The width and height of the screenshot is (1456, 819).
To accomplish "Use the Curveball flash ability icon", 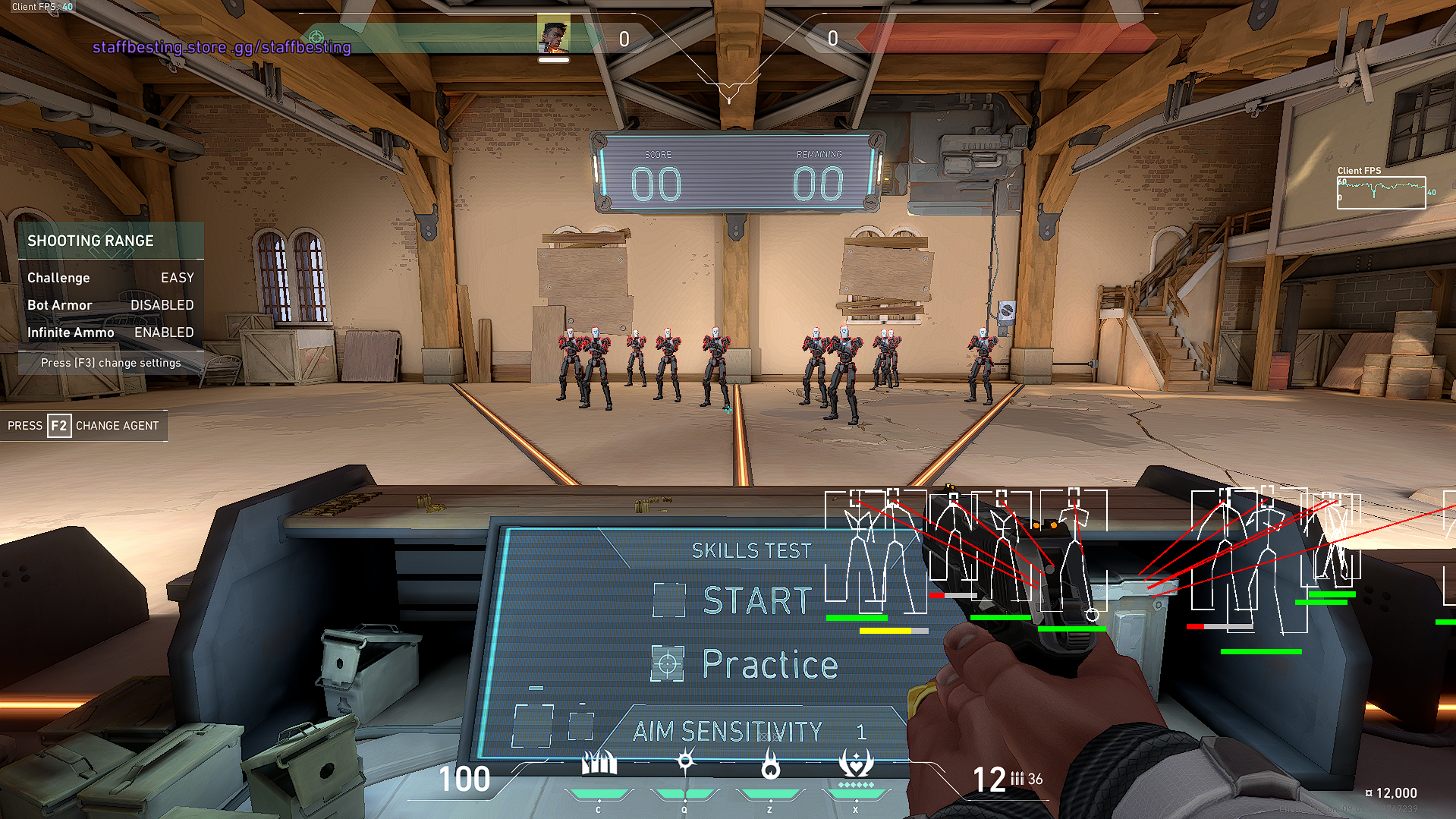I will (x=685, y=762).
